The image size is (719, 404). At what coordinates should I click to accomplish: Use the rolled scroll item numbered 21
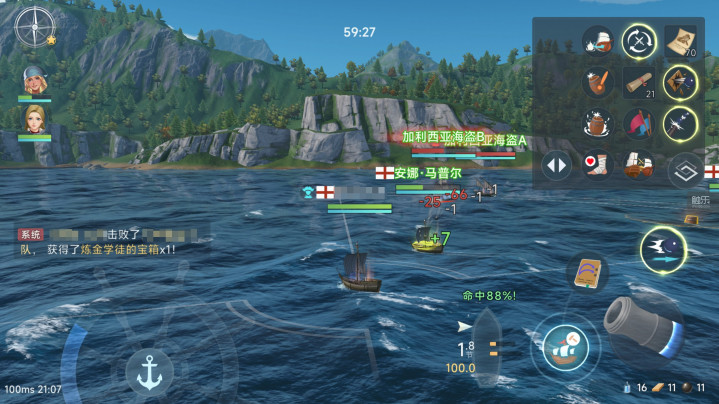638,83
